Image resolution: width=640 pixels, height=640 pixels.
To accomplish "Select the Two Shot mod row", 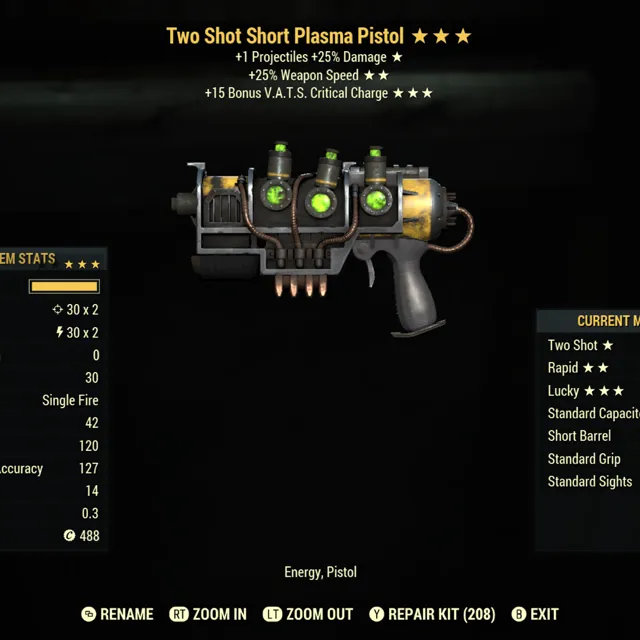I will tap(581, 345).
